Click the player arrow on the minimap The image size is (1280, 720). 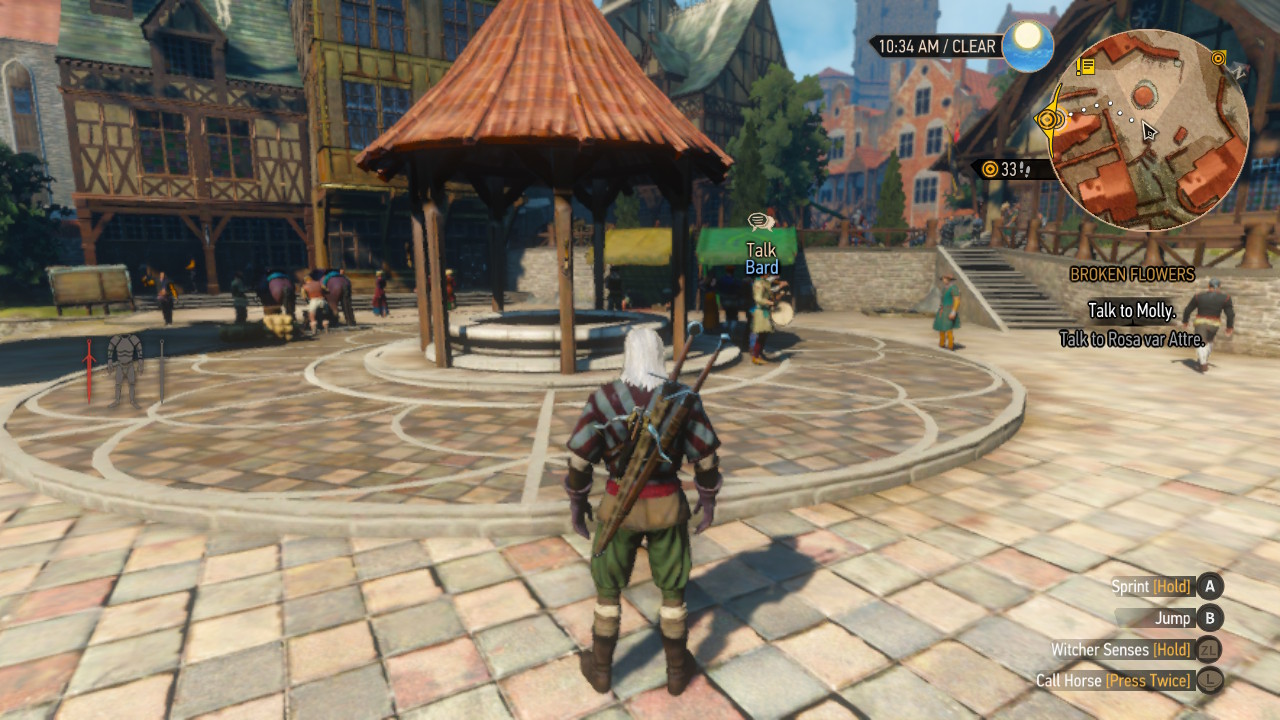point(1149,132)
